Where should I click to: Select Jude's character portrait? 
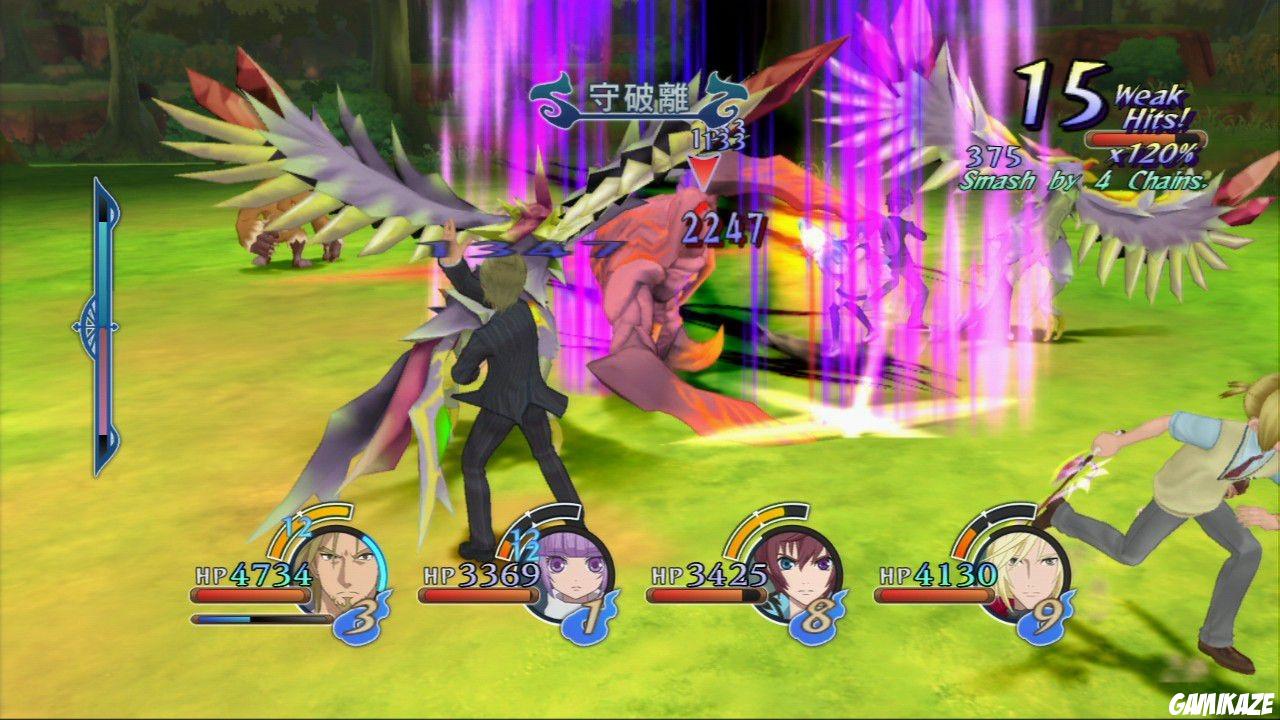point(795,572)
